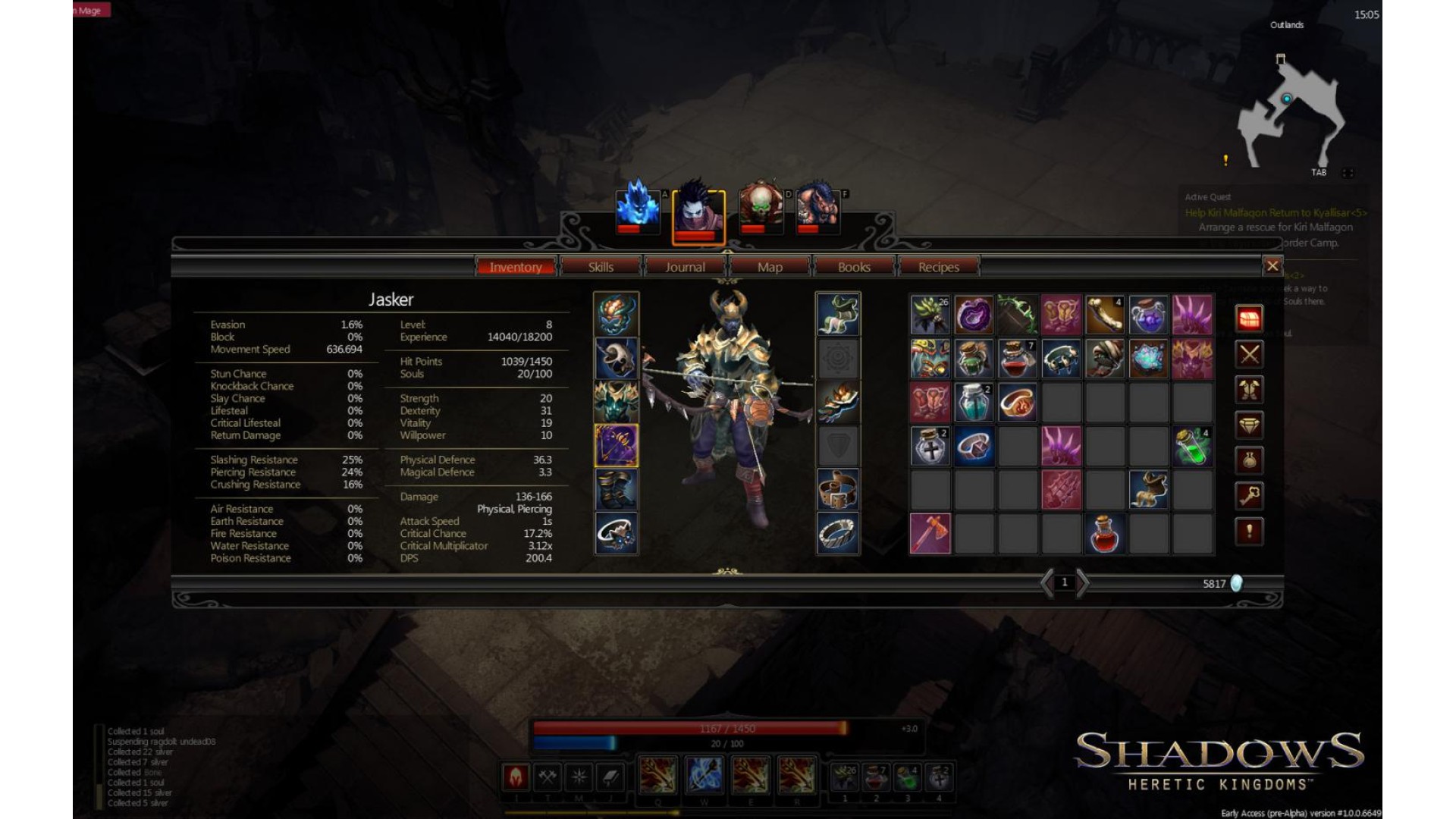
Task: Filter inventory by crossed swords weapons
Action: pyautogui.click(x=1250, y=354)
